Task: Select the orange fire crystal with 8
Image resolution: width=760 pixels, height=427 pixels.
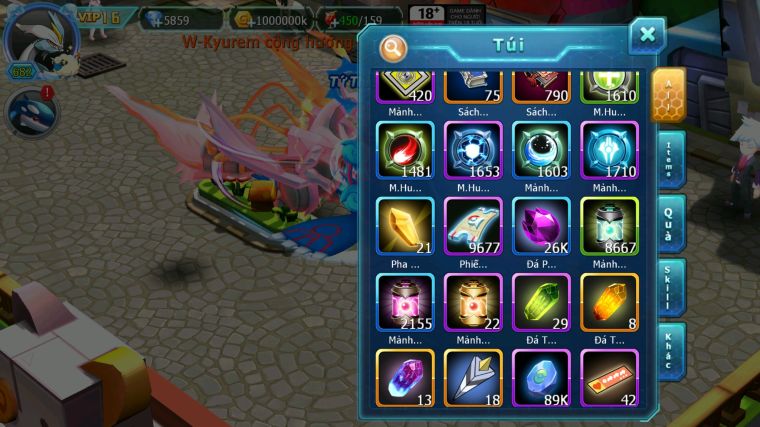Action: [609, 302]
